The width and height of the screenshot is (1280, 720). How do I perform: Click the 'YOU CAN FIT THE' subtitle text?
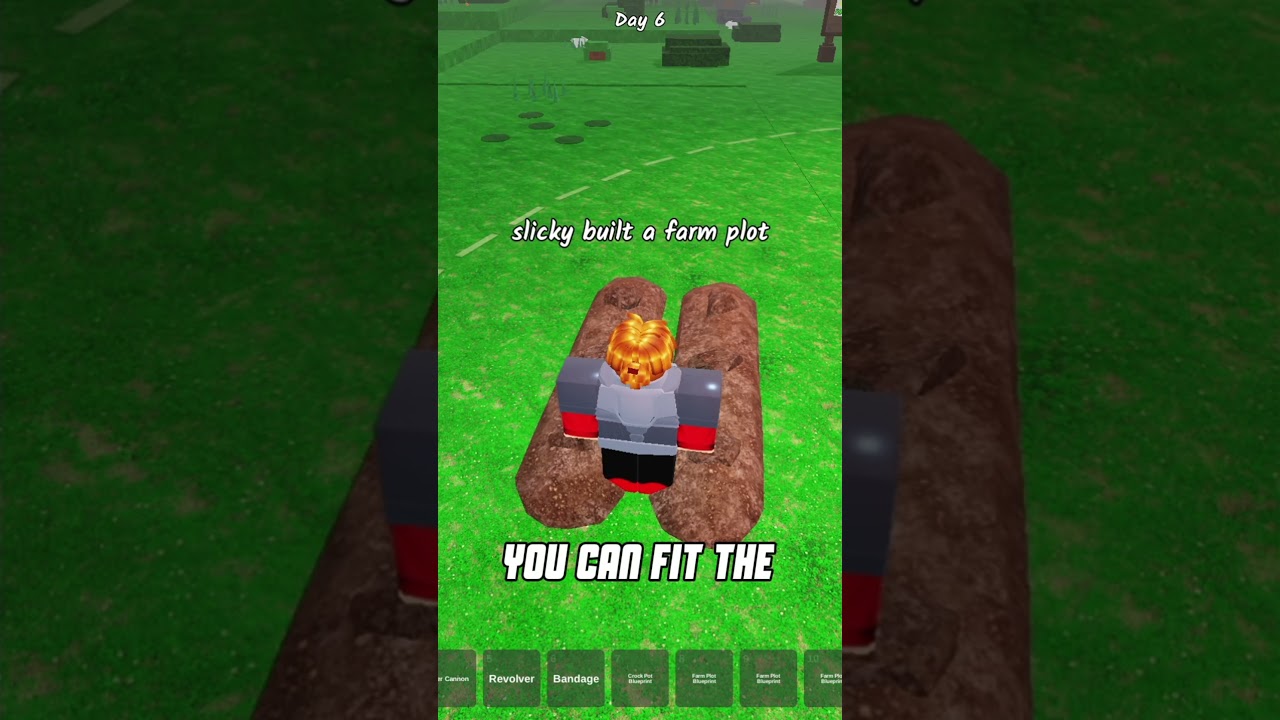640,562
